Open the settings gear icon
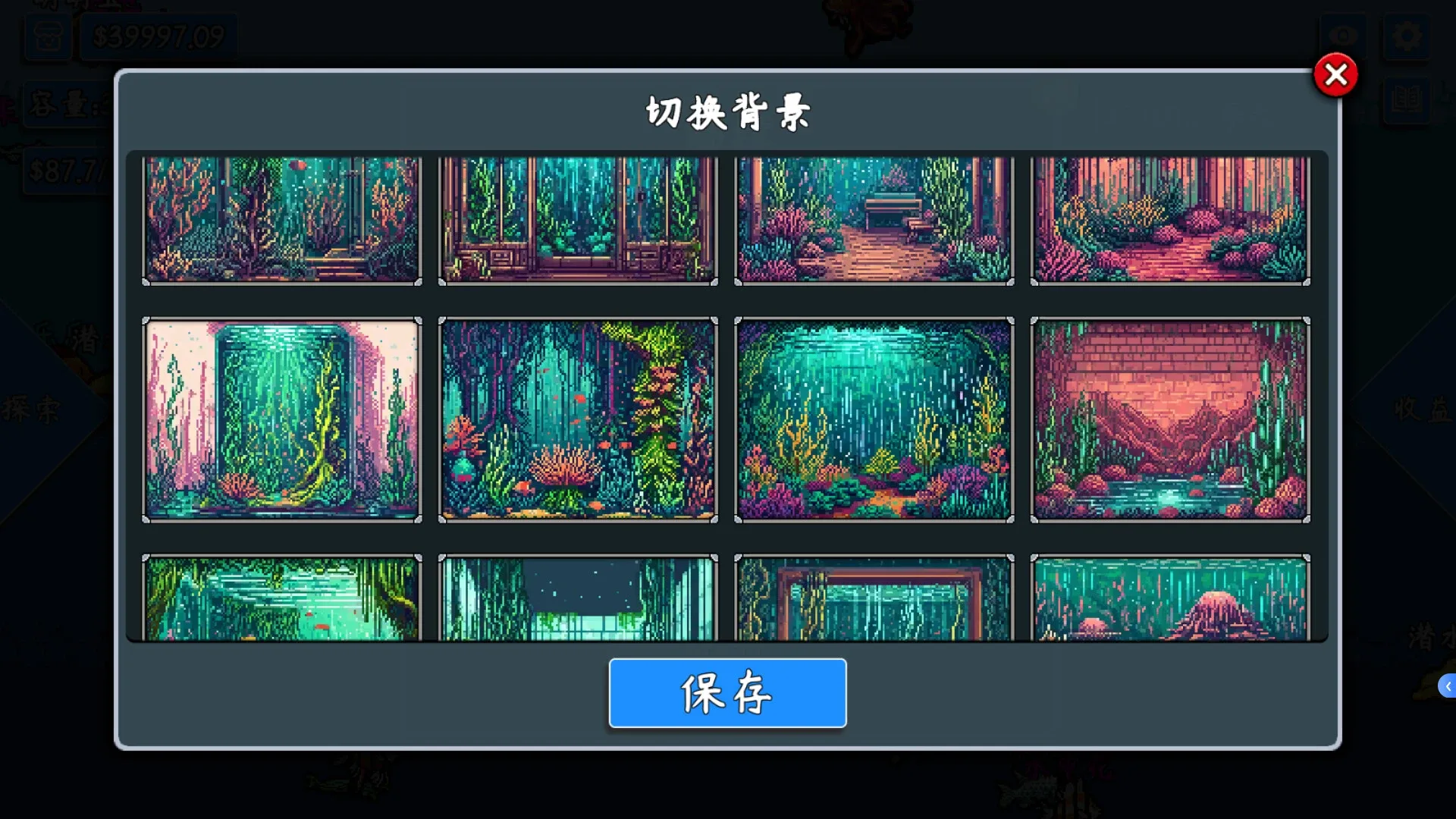 [1407, 35]
